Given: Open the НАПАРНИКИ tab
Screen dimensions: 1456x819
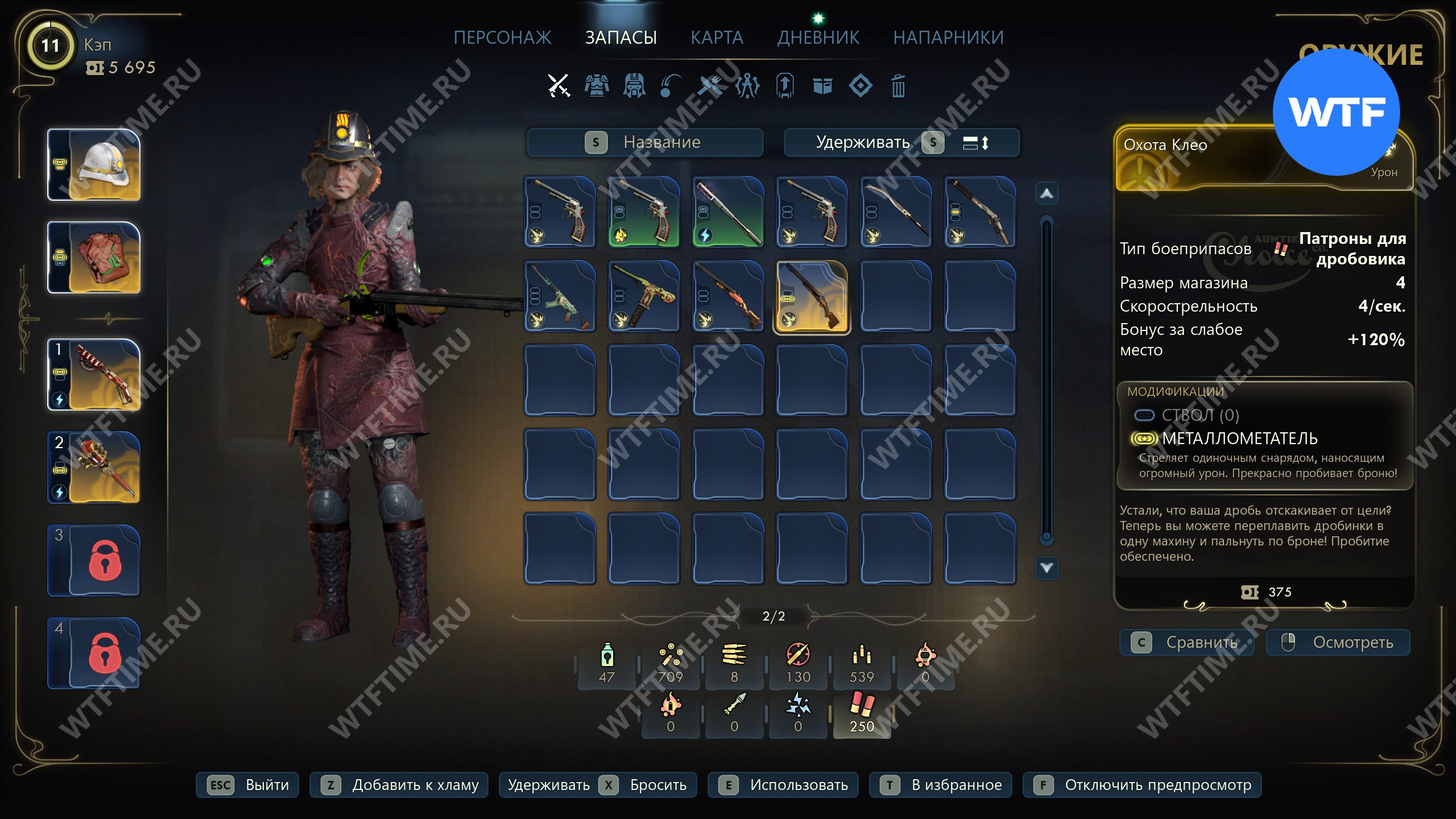Looking at the screenshot, I should pos(948,38).
